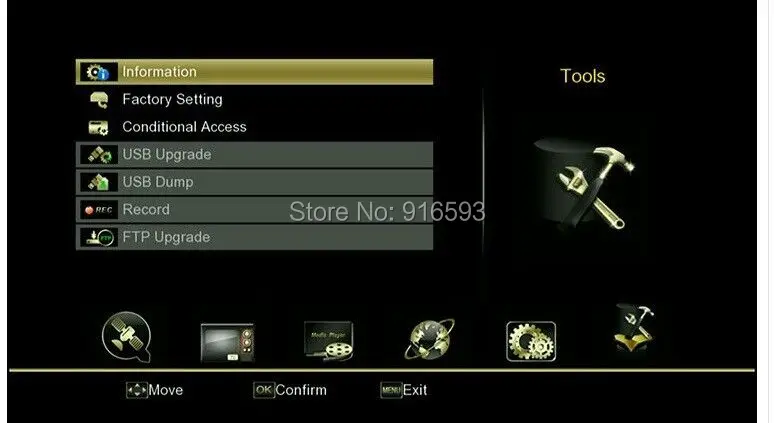Viewport: 774px width, 423px height.
Task: Switch to the satellite dish installation tab
Action: point(127,338)
